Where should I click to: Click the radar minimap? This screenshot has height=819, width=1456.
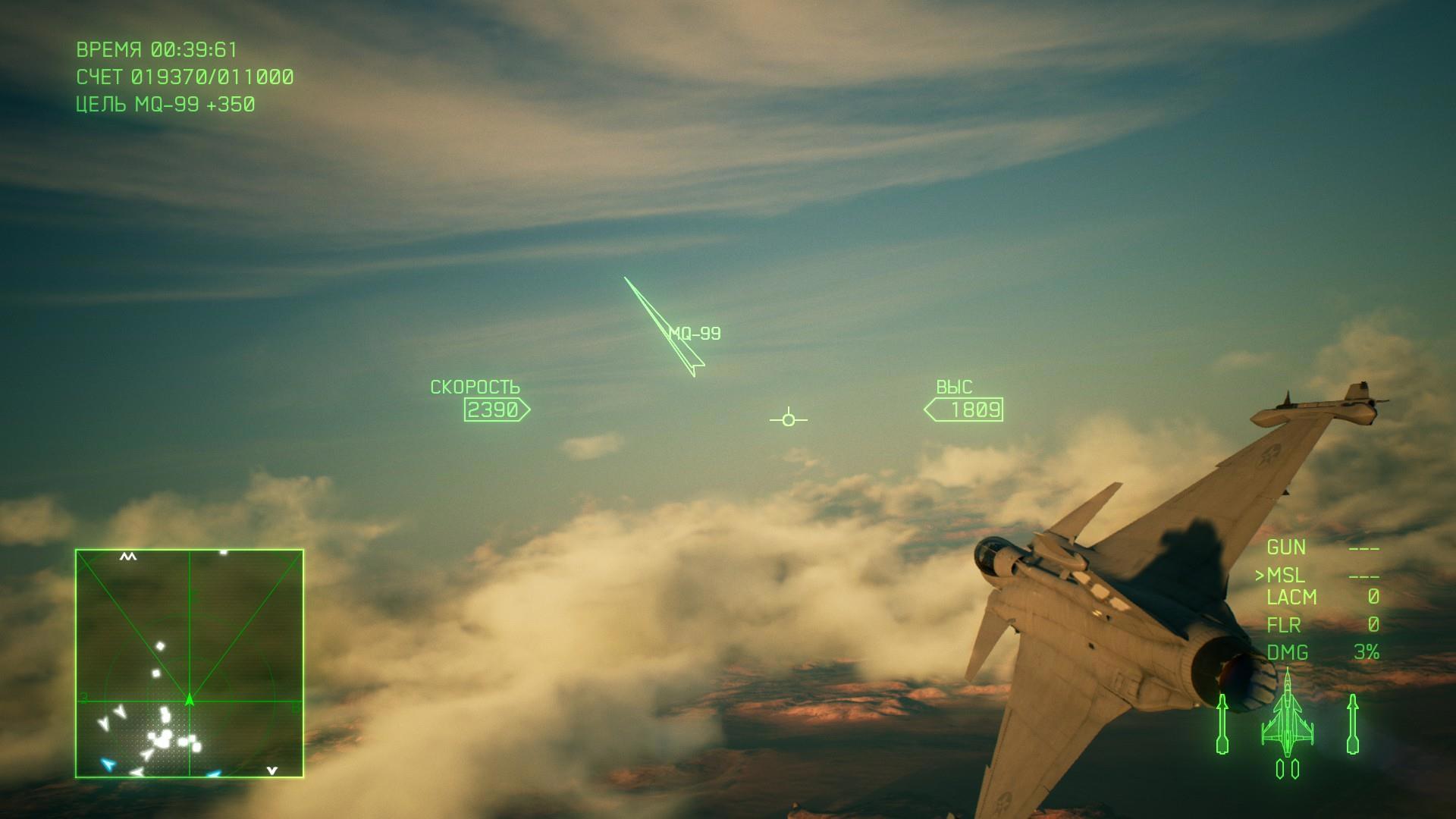190,664
